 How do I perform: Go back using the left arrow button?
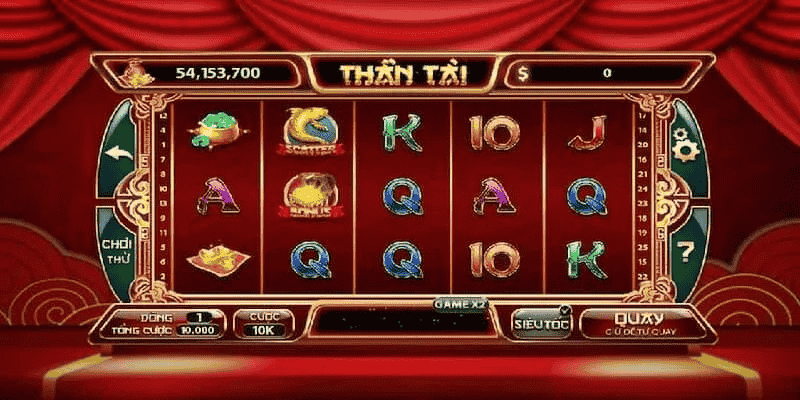tap(119, 153)
